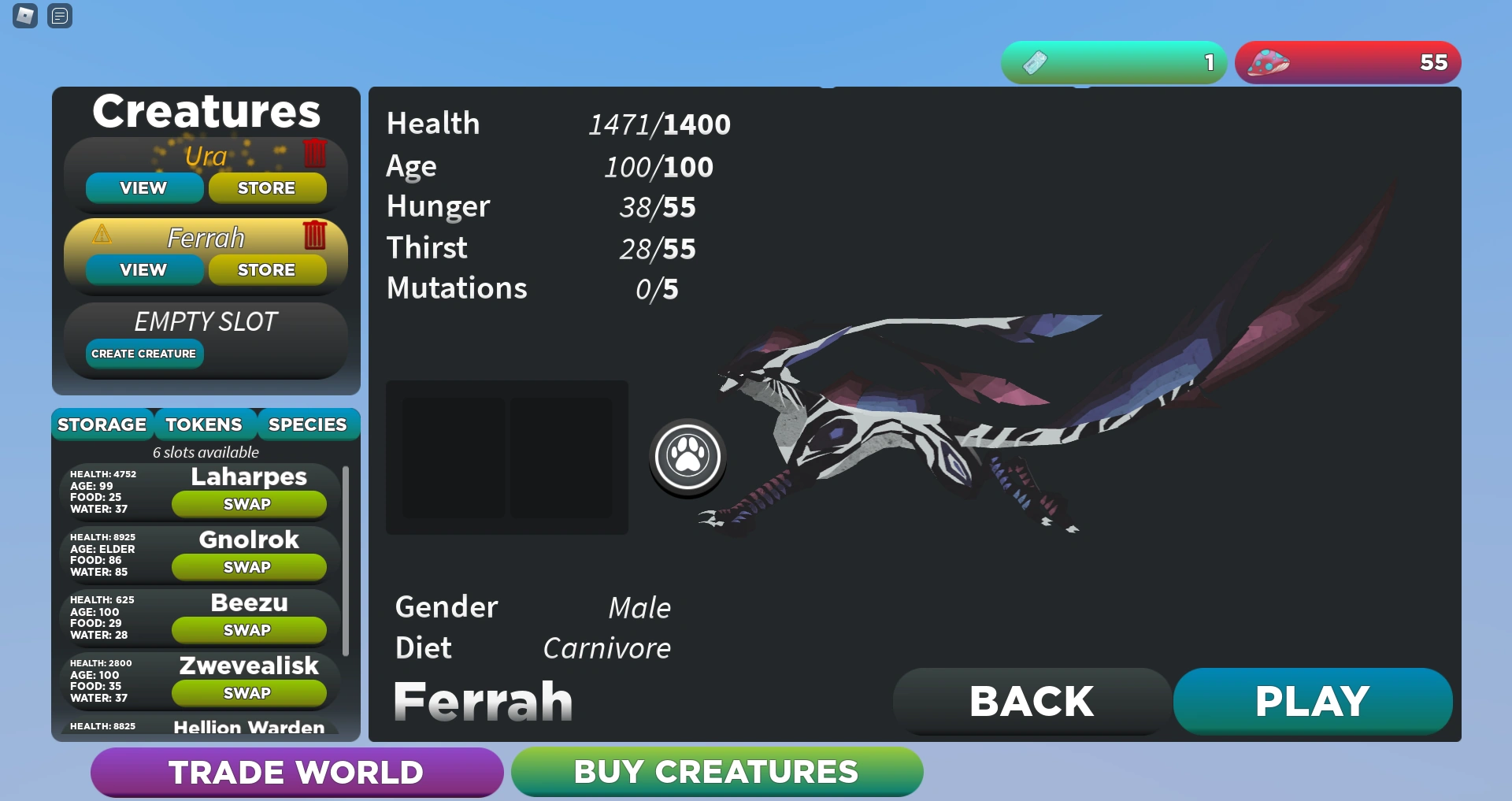Viewport: 1512px width, 801px height.
Task: Click the delete trash icon for Ura
Action: coord(314,154)
